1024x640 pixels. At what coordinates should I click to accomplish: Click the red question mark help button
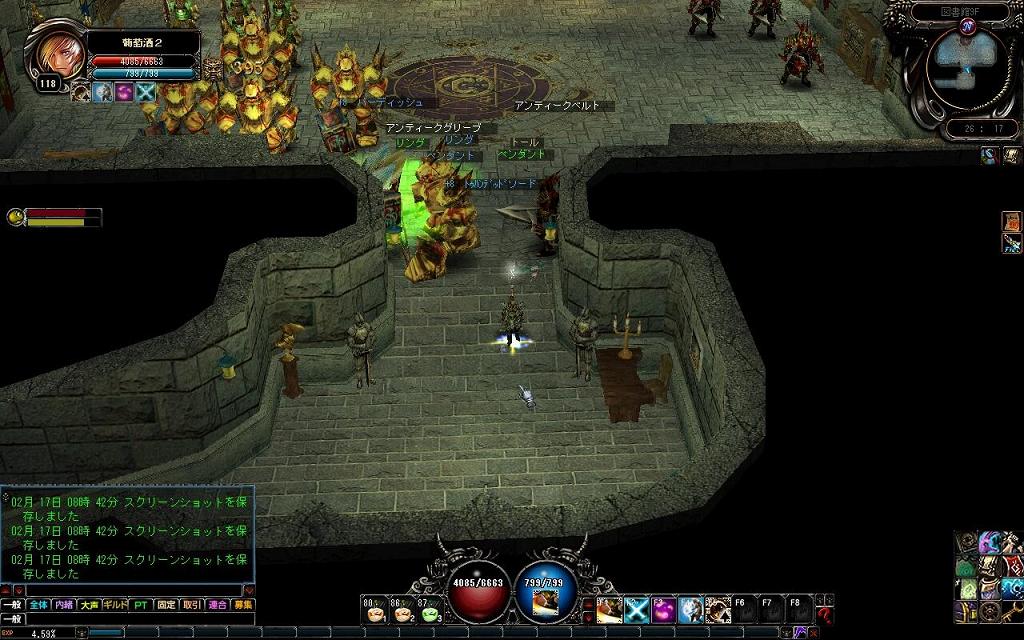[824, 615]
